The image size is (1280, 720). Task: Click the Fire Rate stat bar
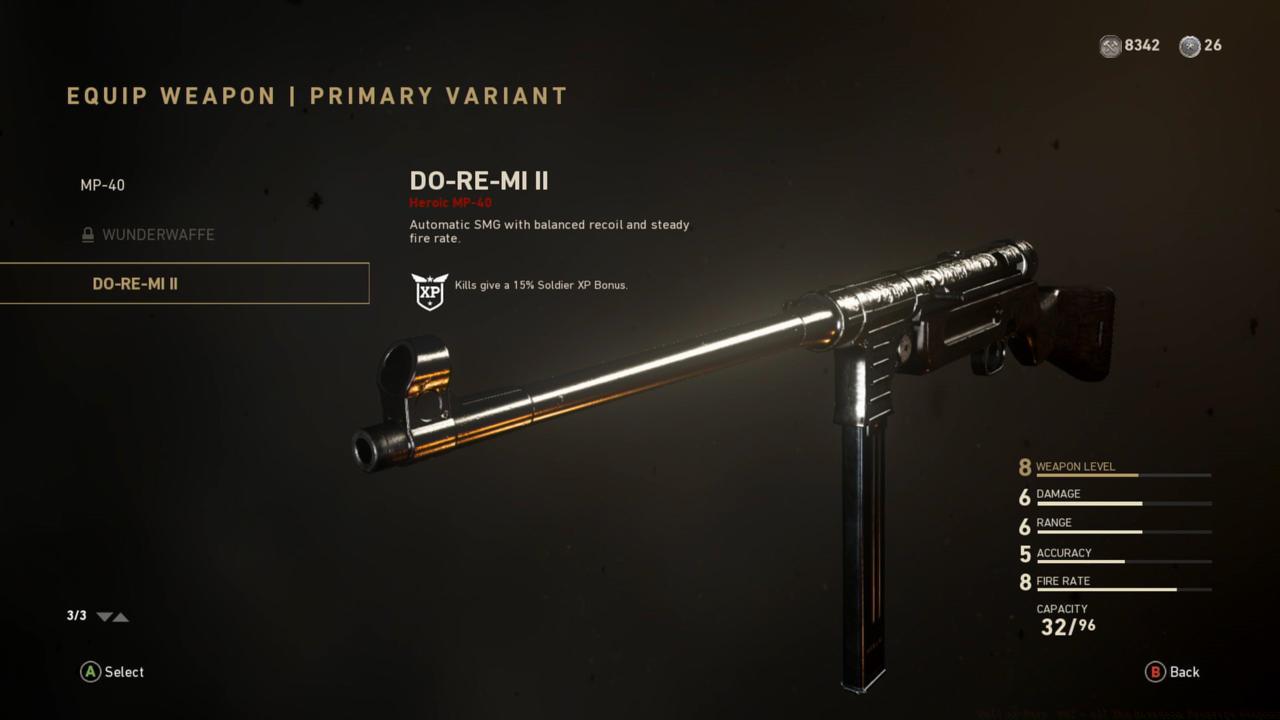tap(1120, 588)
